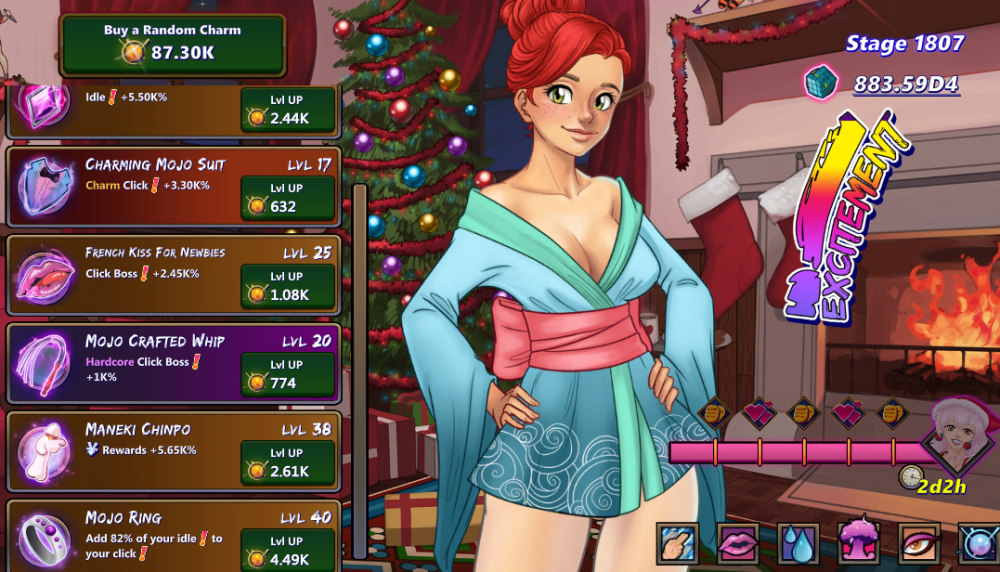Level up the Maneki Chinpo charm
1000x572 pixels.
point(288,462)
